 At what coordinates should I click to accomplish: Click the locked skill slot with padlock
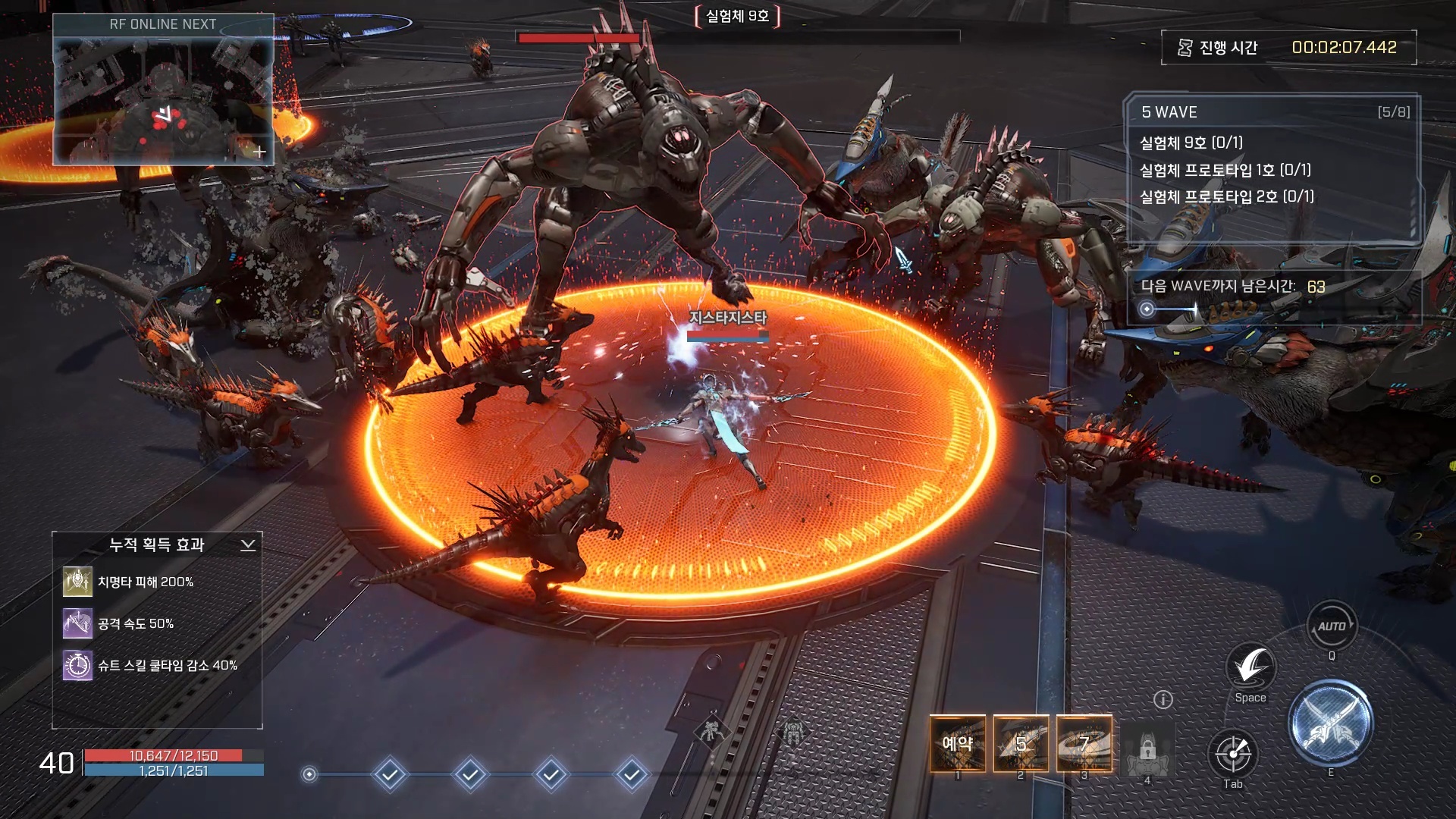pos(1147,748)
